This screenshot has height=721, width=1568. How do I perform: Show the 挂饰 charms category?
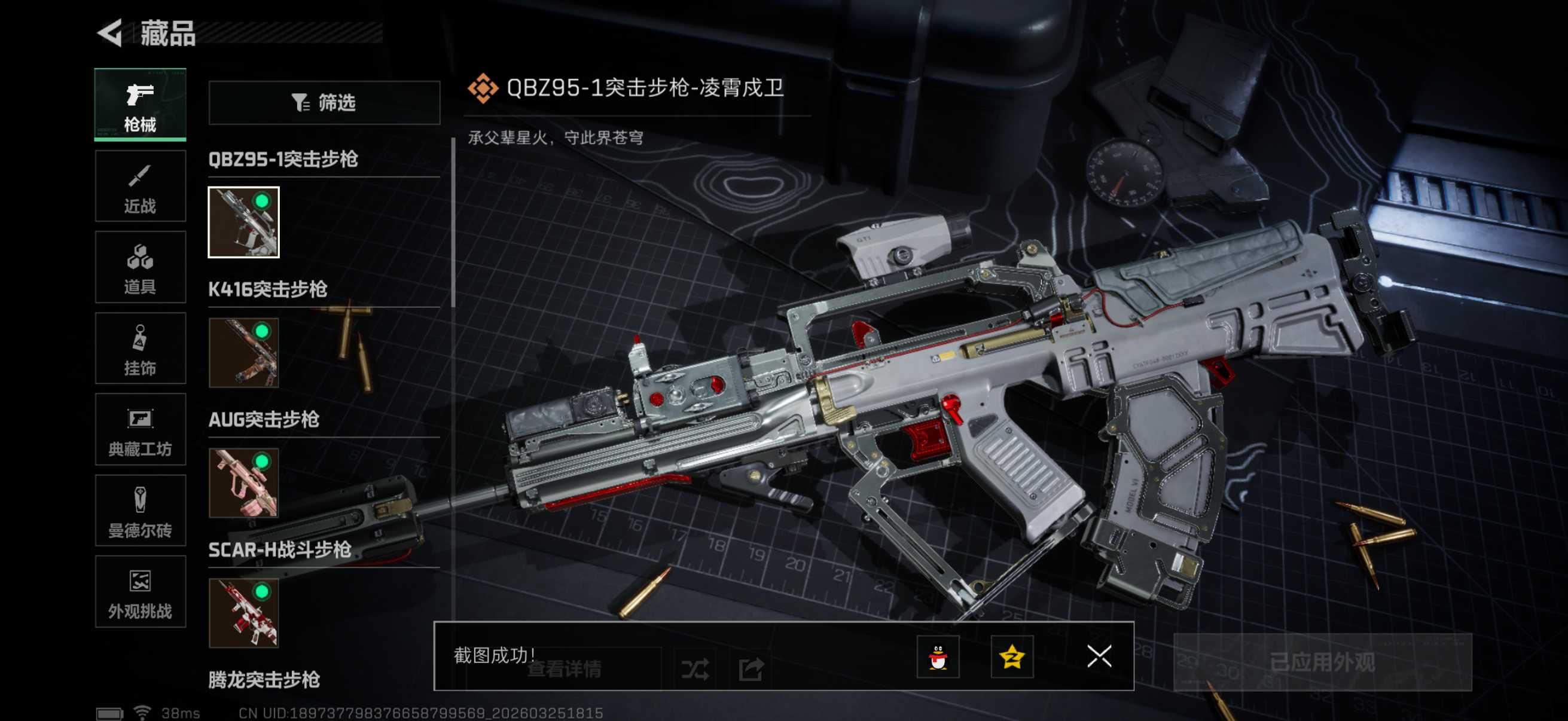[140, 348]
